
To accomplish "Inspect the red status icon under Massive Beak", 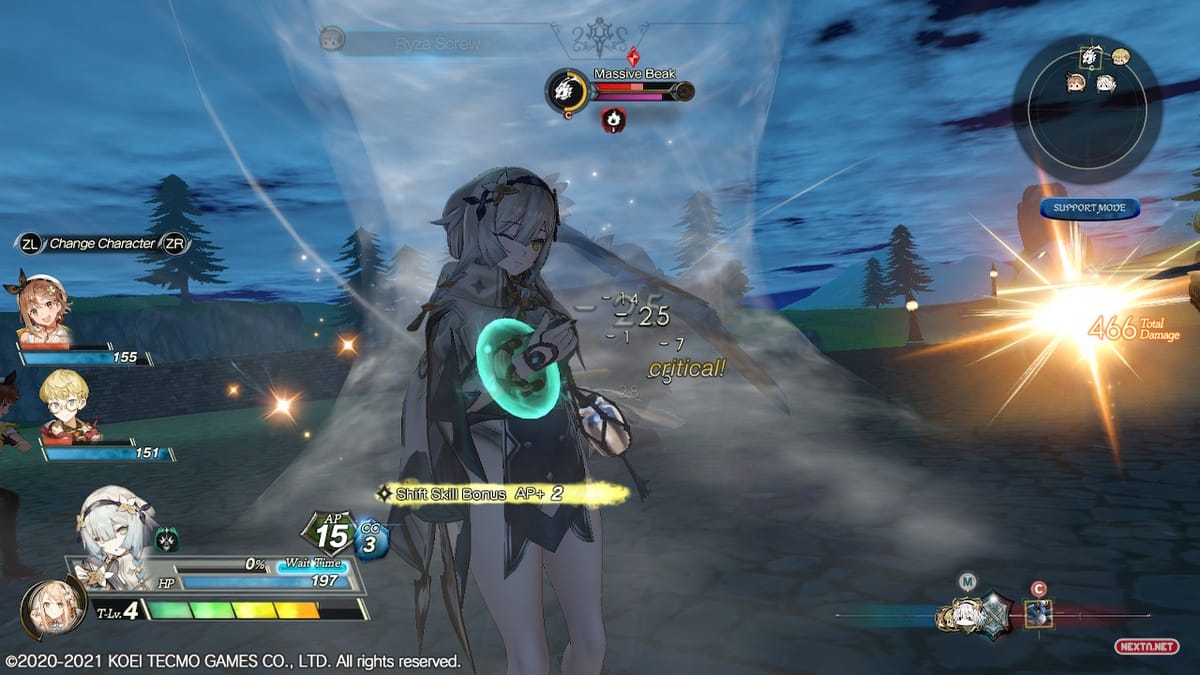I will [x=614, y=121].
